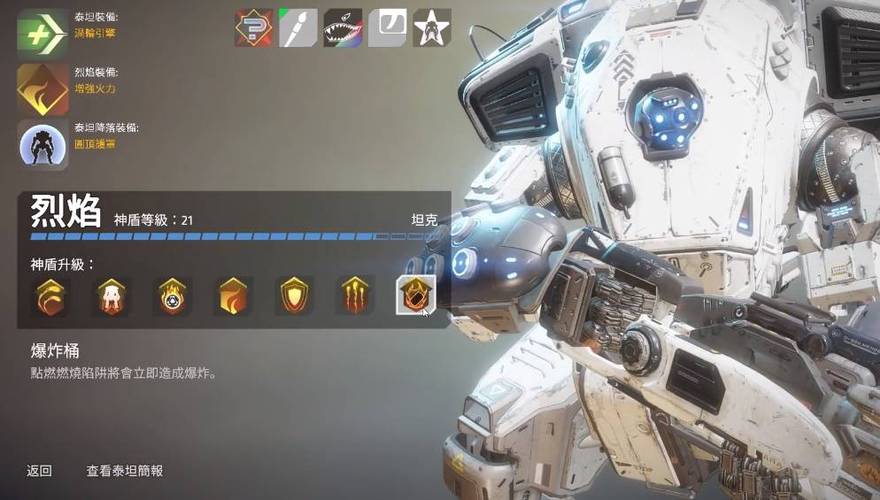Select the 渦輪引擎 Titan kit slot

coord(43,32)
